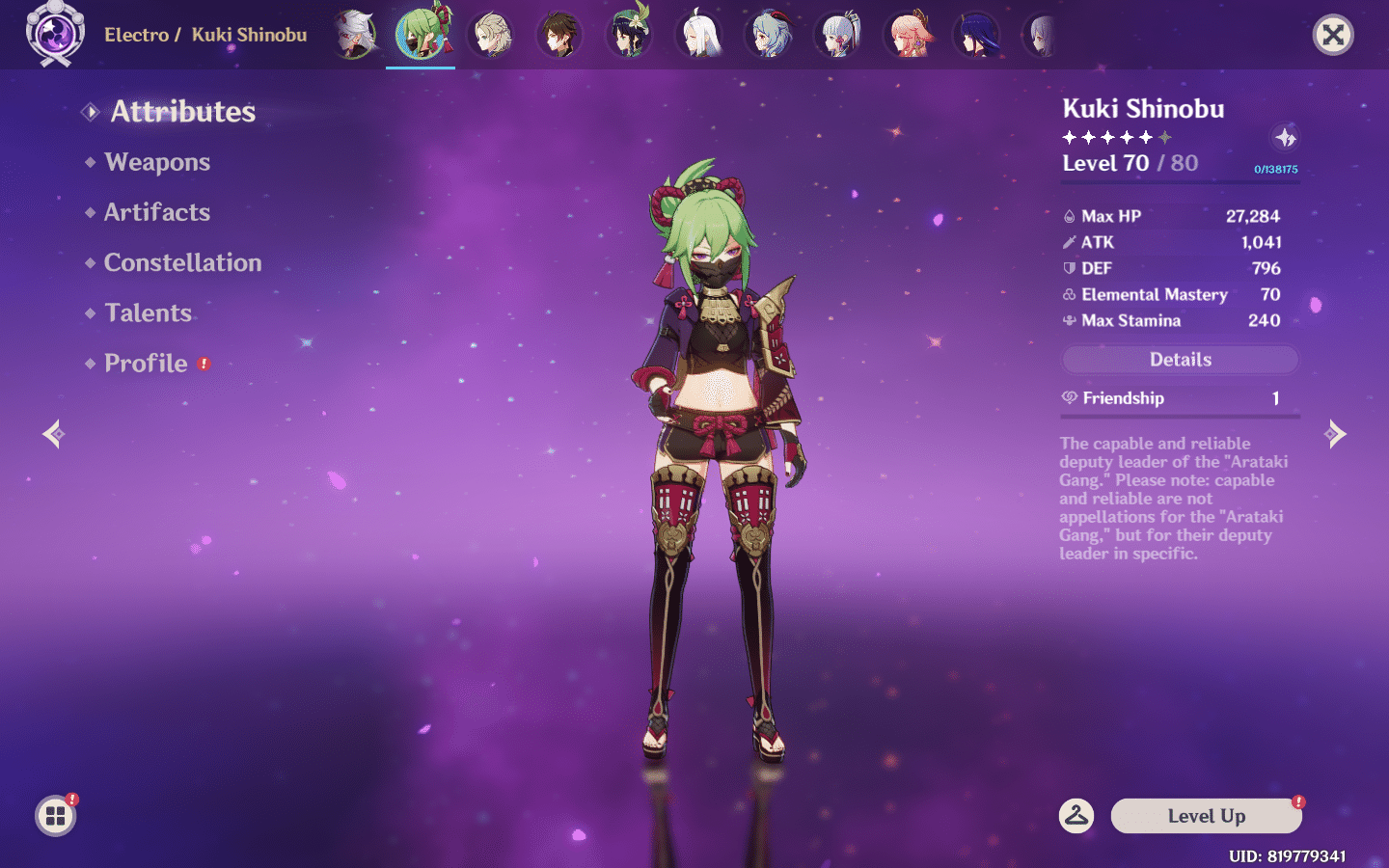Open the Artifacts section
Image resolution: width=1389 pixels, height=868 pixels.
tap(156, 212)
